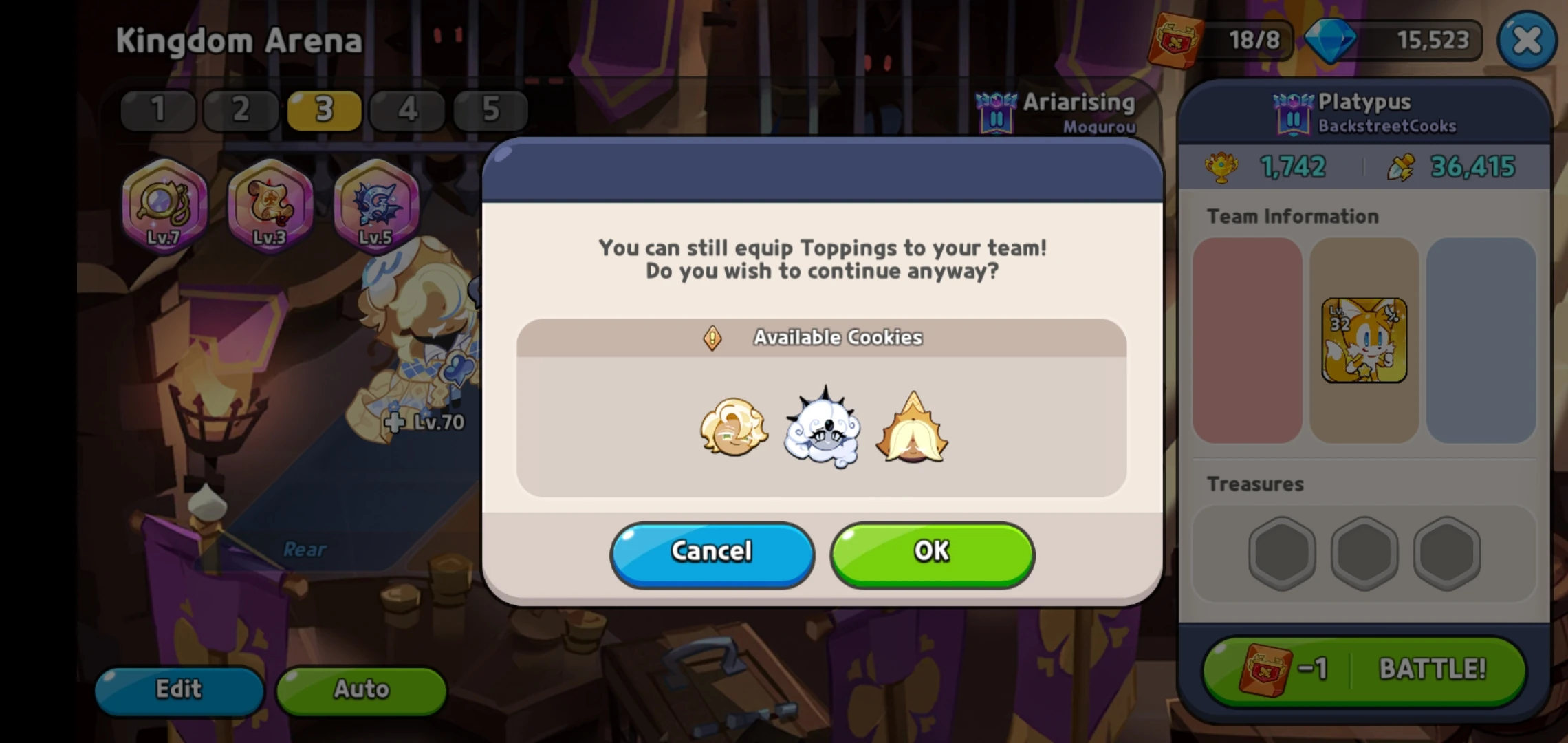Enable Auto battle mode
1568x743 pixels.
(360, 689)
